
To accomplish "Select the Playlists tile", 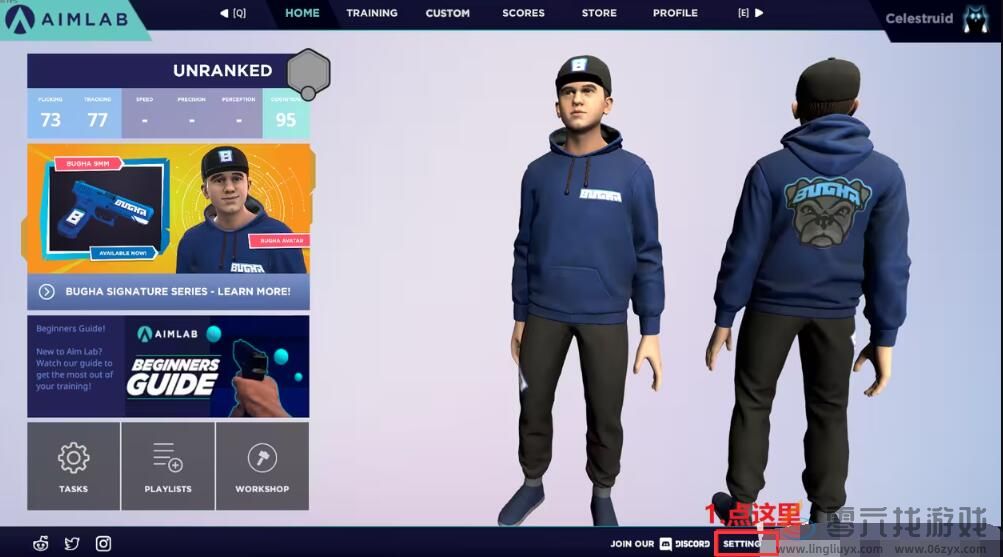I will coord(167,466).
